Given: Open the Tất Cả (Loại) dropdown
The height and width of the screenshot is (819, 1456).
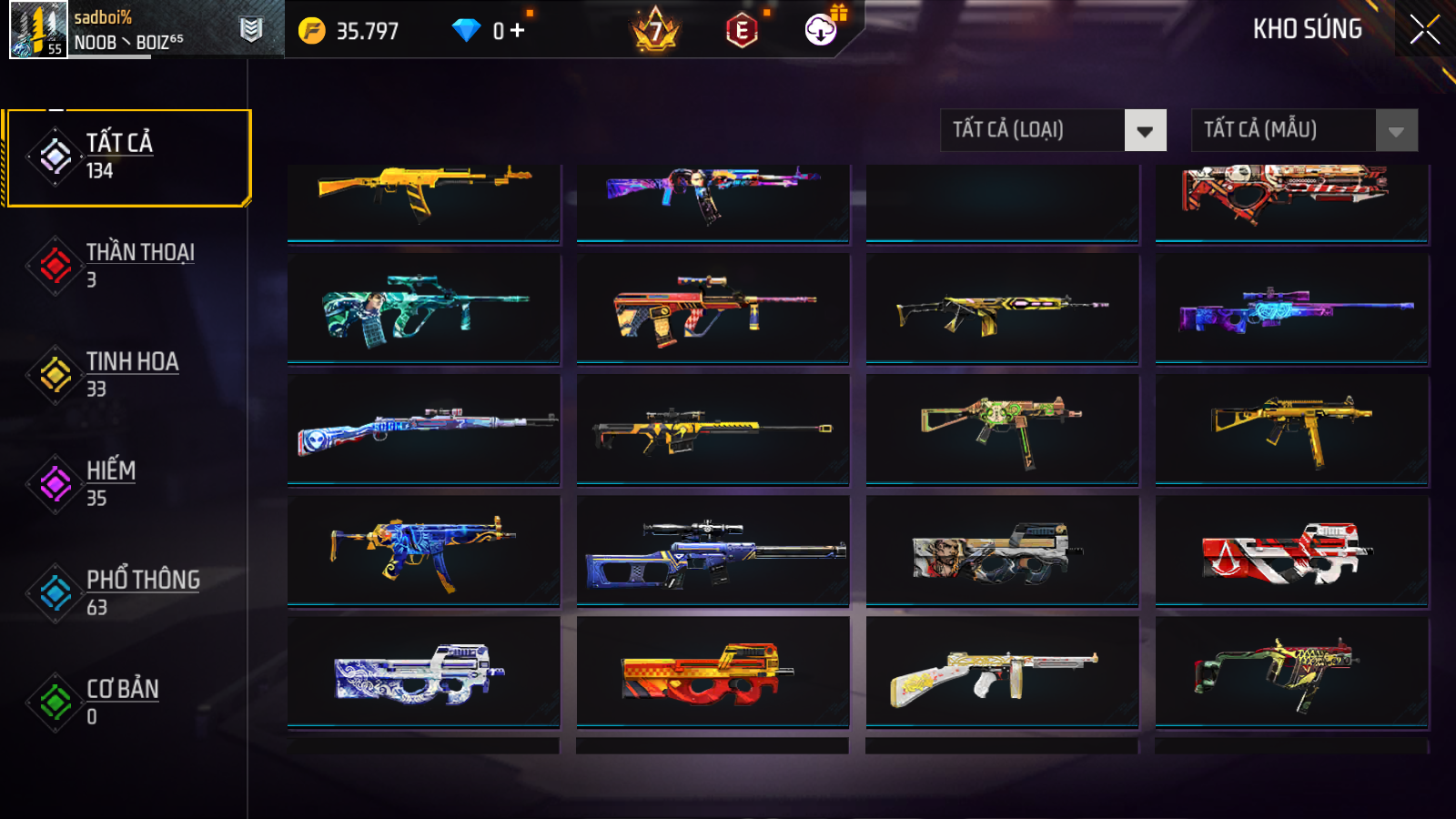Looking at the screenshot, I should pos(1053,130).
